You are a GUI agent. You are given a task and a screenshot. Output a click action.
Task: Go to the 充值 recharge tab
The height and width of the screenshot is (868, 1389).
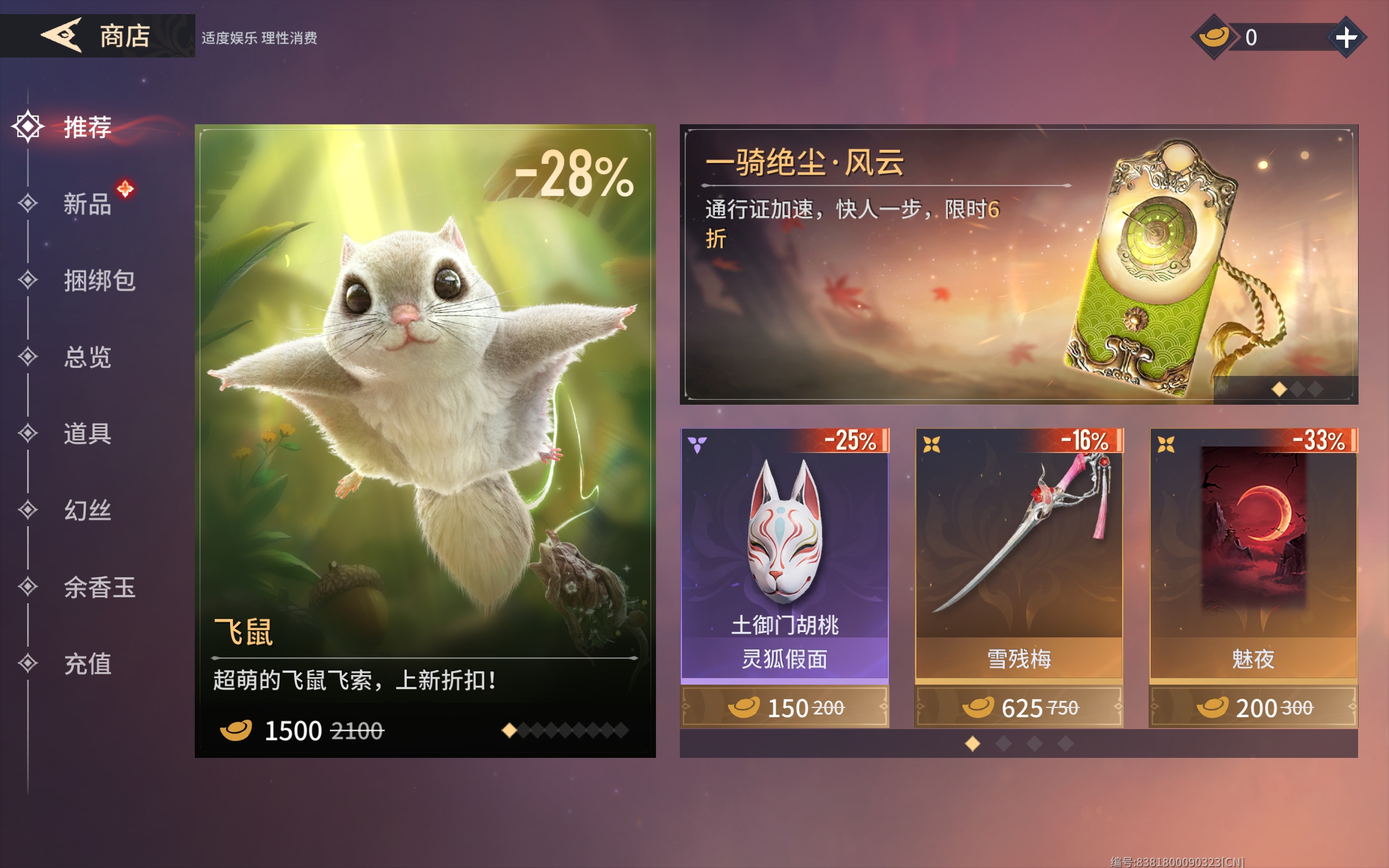click(x=87, y=664)
